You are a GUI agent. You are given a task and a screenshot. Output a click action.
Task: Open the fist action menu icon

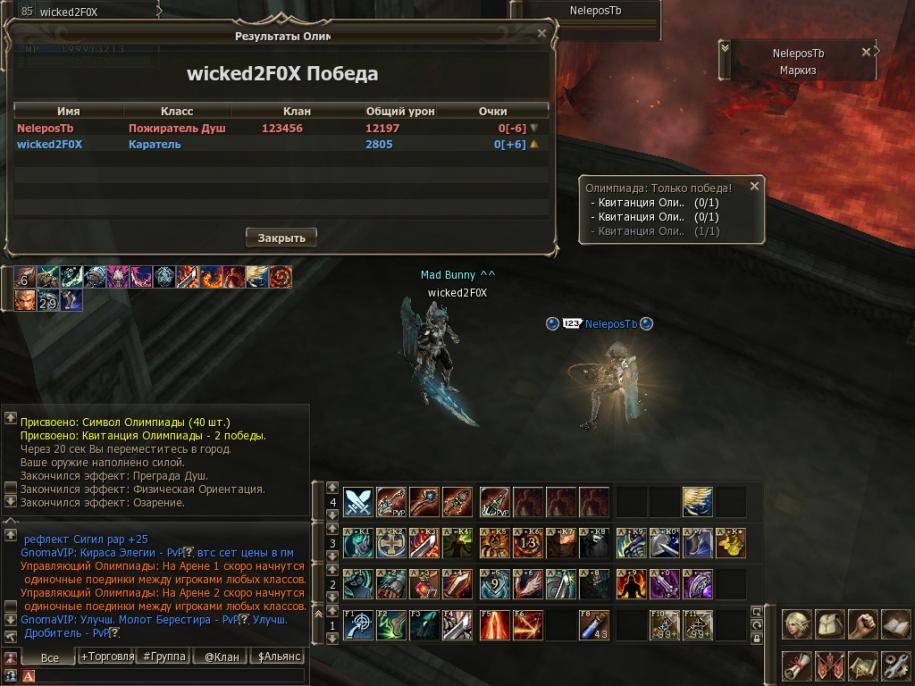863,625
